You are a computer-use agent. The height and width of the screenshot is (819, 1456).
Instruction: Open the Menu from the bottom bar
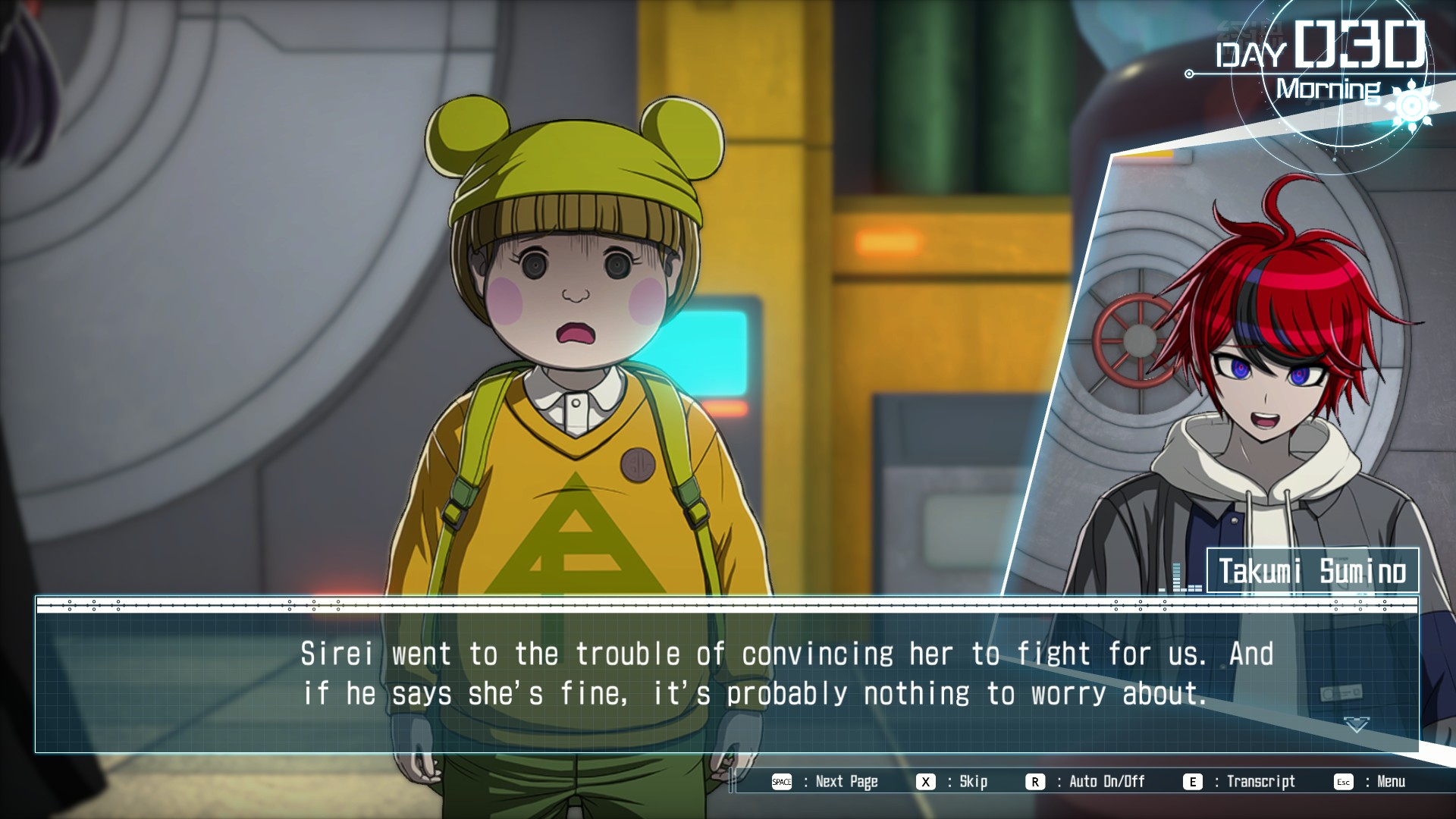point(1370,782)
